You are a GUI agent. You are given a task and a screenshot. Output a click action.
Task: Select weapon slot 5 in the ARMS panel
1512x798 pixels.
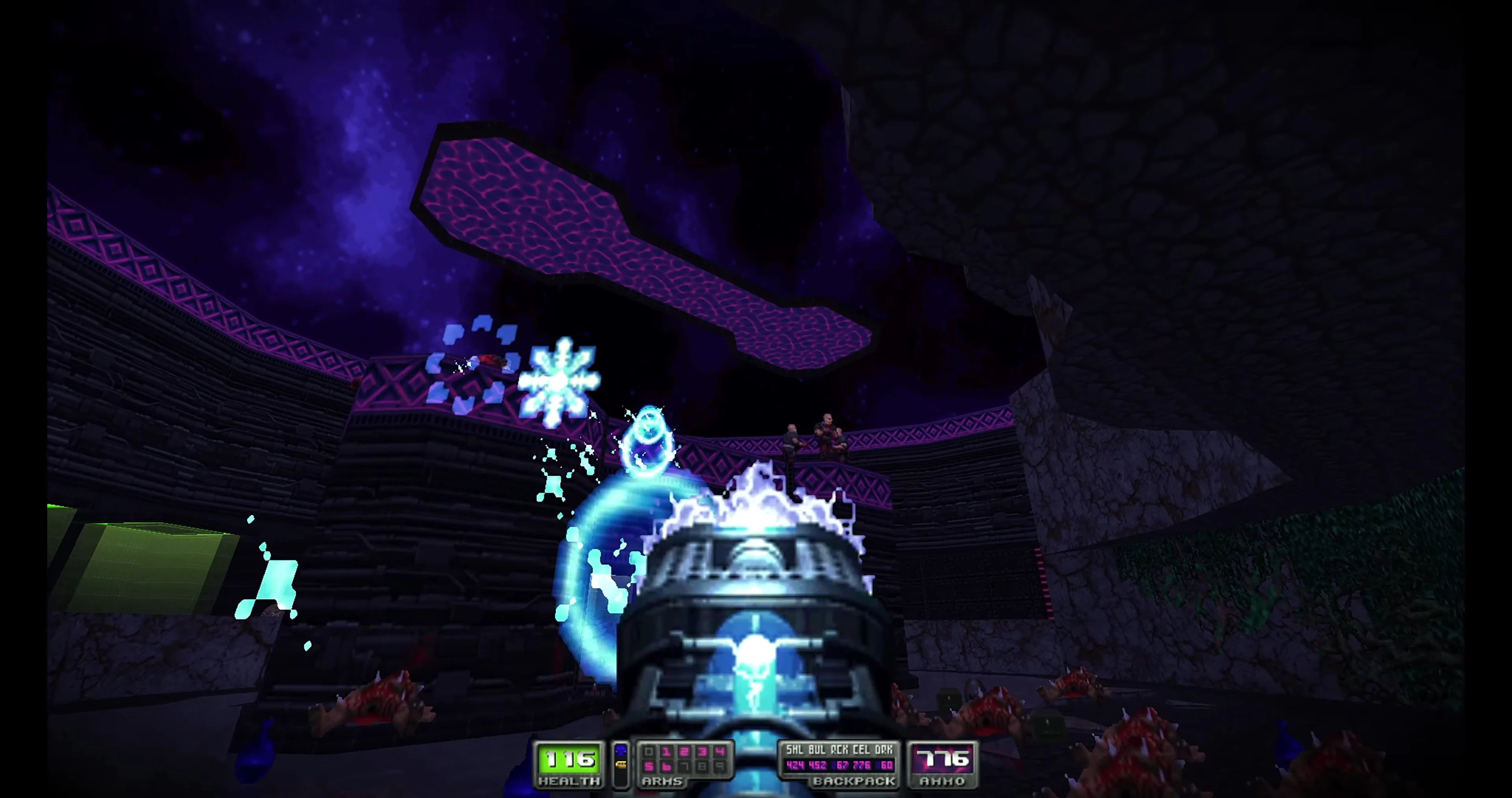coord(649,766)
